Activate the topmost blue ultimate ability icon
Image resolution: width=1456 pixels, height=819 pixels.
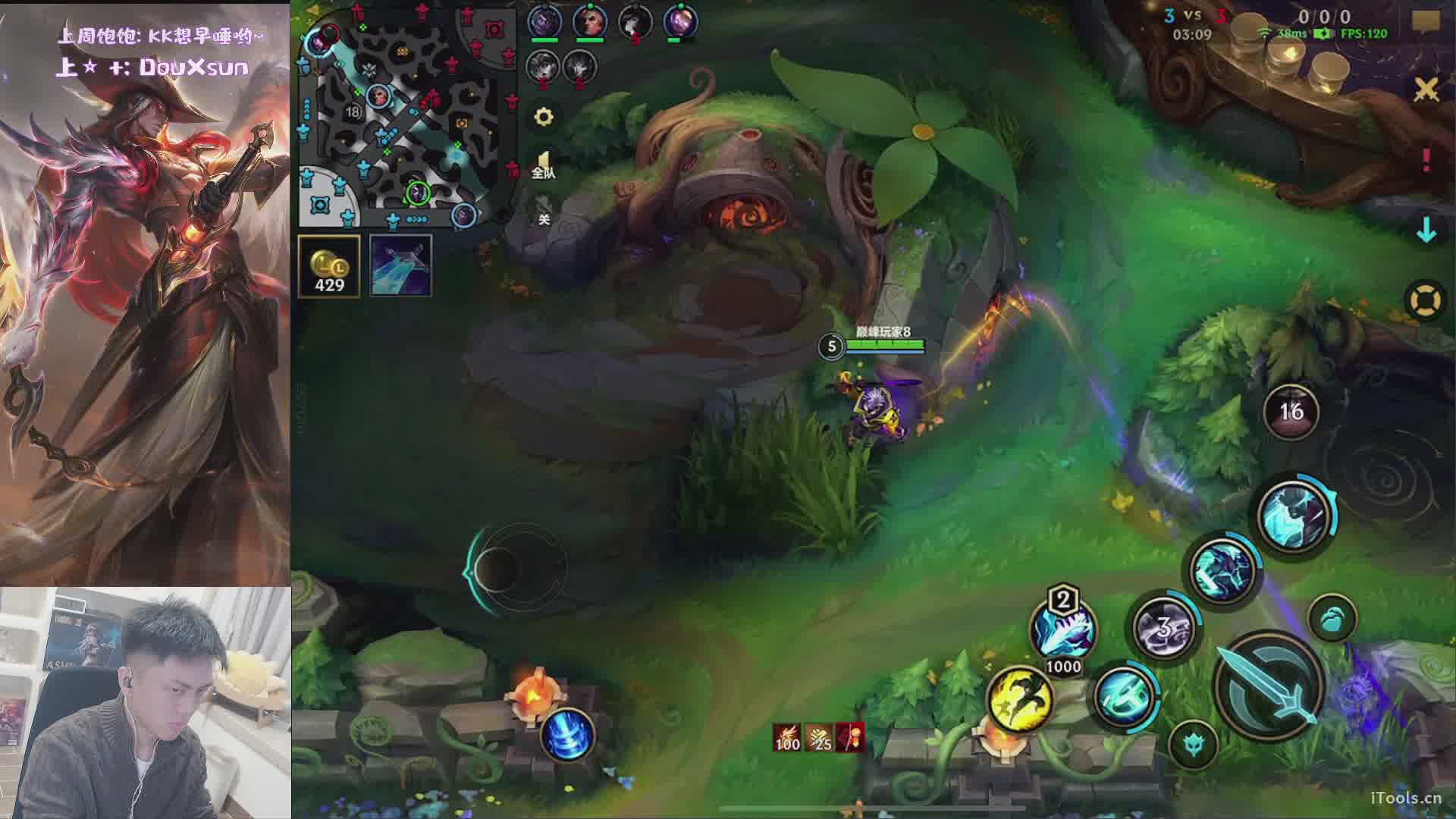coord(1294,516)
